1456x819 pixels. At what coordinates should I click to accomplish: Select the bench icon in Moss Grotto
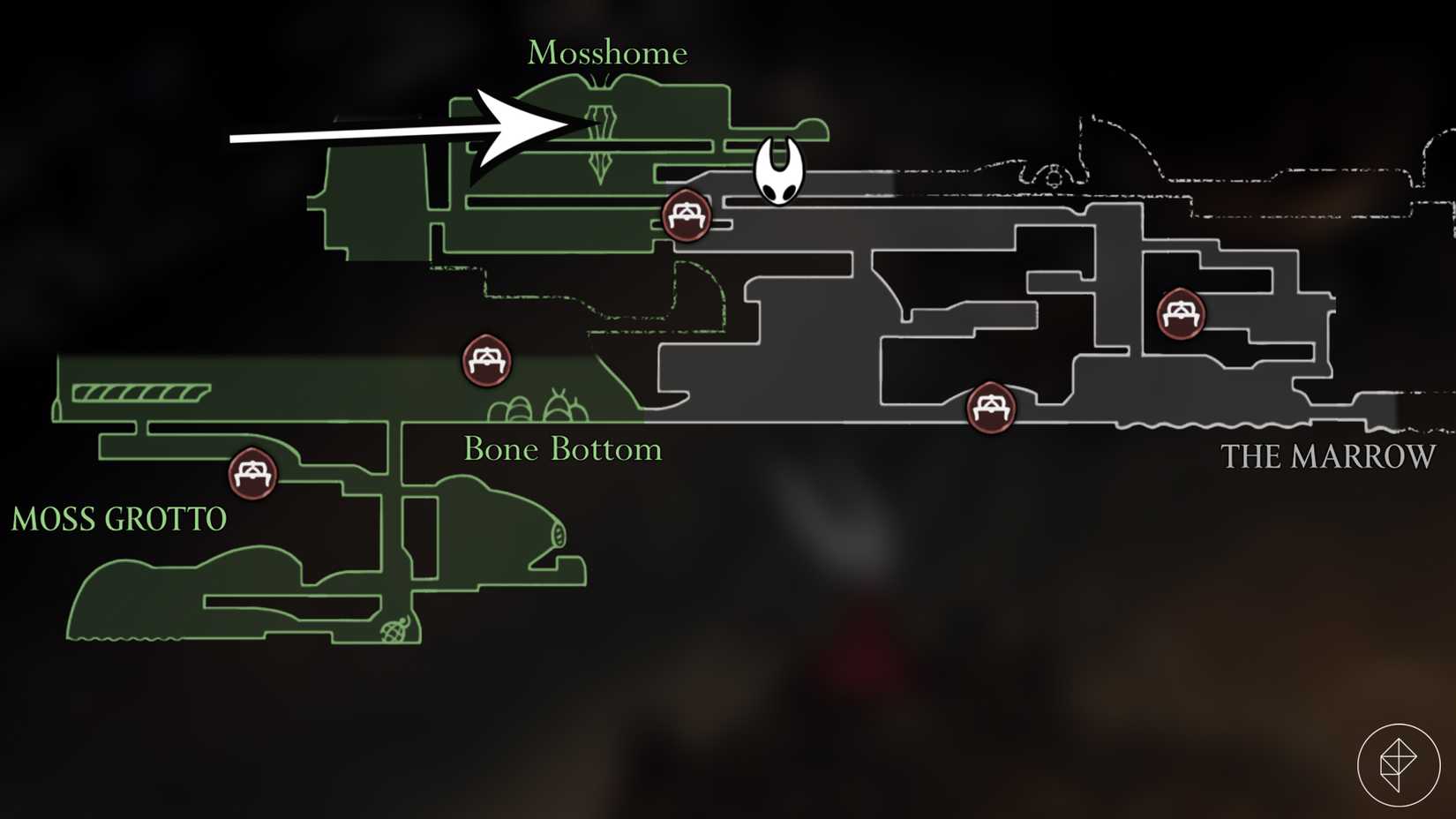251,473
